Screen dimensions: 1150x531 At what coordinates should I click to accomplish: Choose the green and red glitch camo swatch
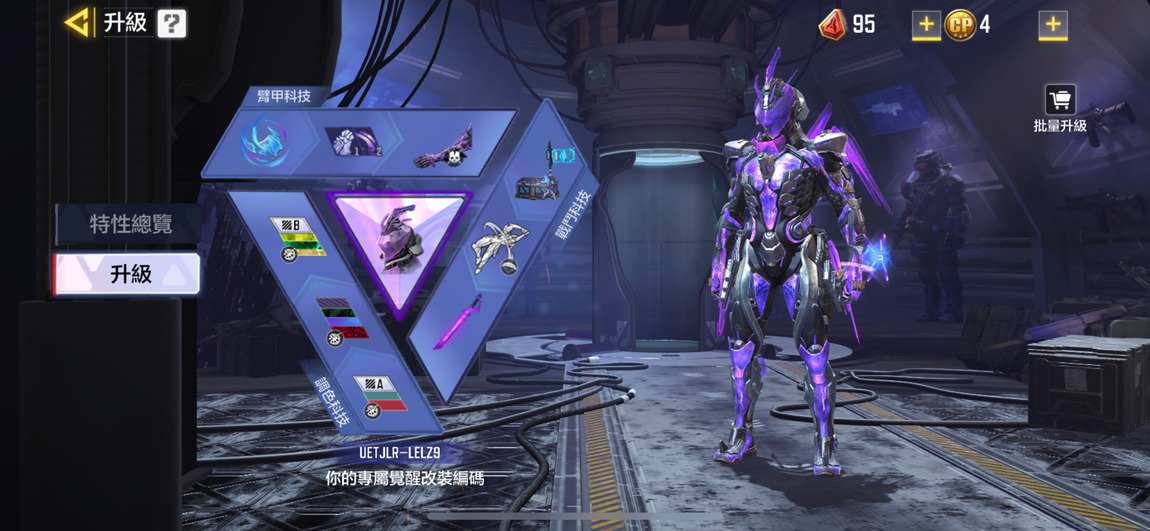click(x=340, y=320)
